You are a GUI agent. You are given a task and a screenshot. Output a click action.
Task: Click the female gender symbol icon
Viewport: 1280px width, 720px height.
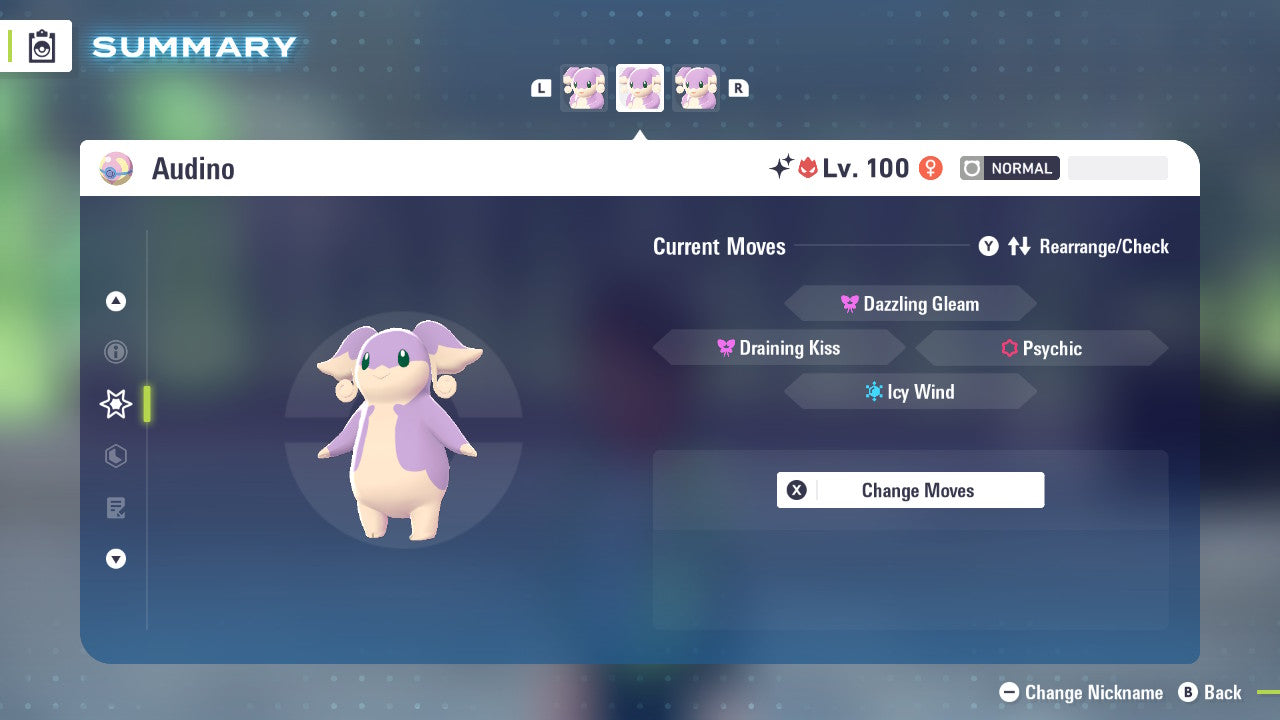tap(930, 168)
